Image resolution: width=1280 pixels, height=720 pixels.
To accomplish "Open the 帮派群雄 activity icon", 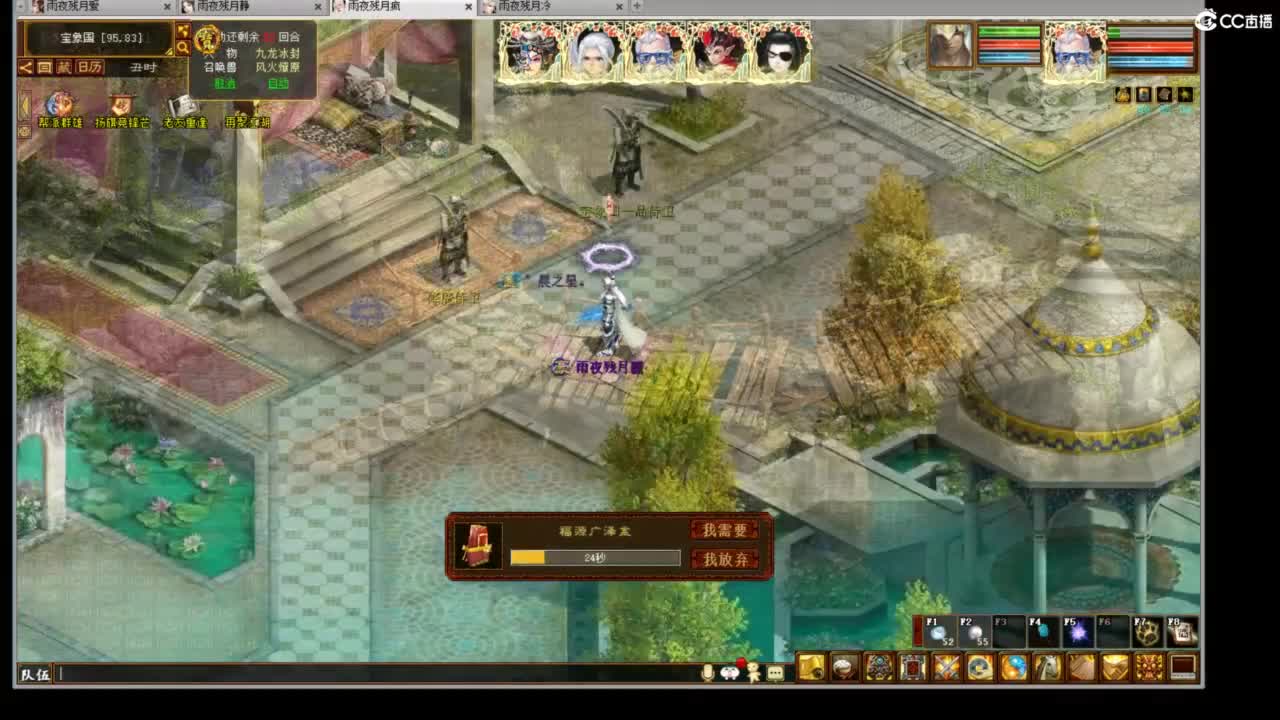I will tap(57, 105).
